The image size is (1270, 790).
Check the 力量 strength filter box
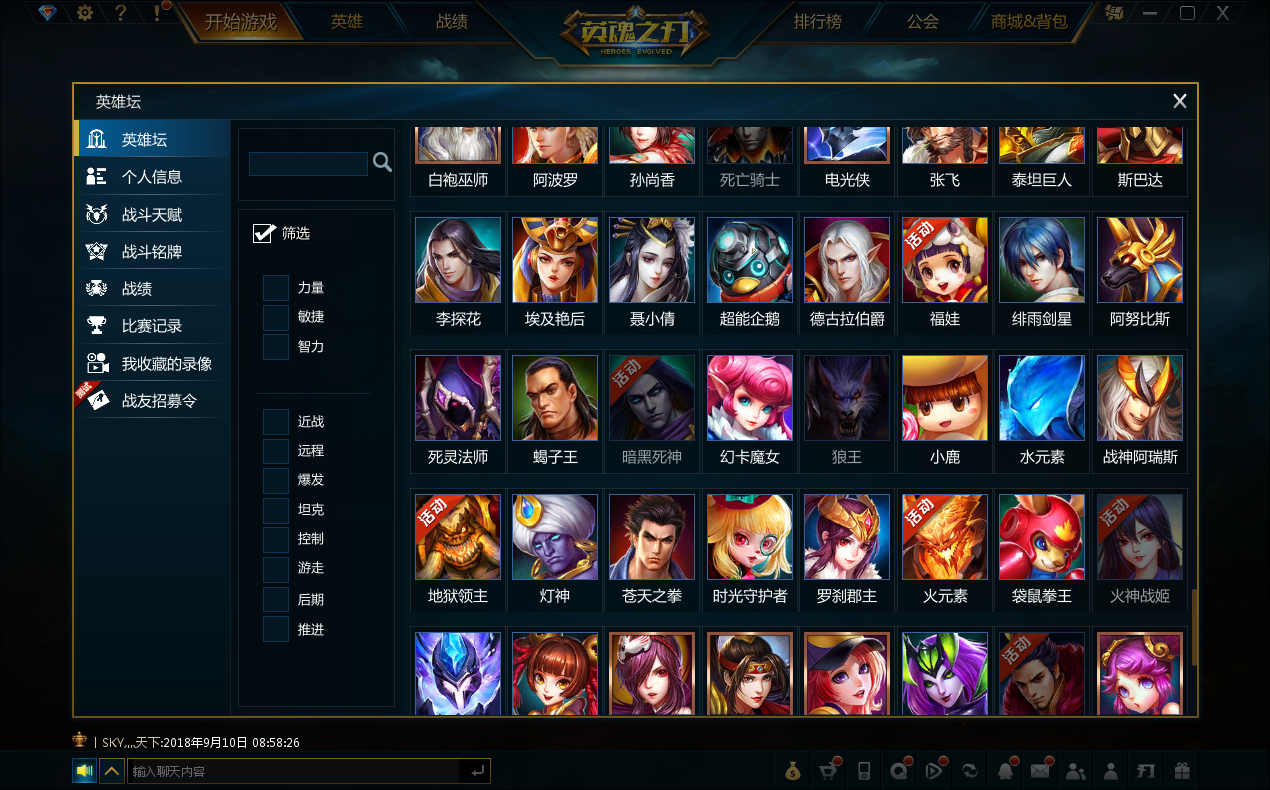pos(276,288)
